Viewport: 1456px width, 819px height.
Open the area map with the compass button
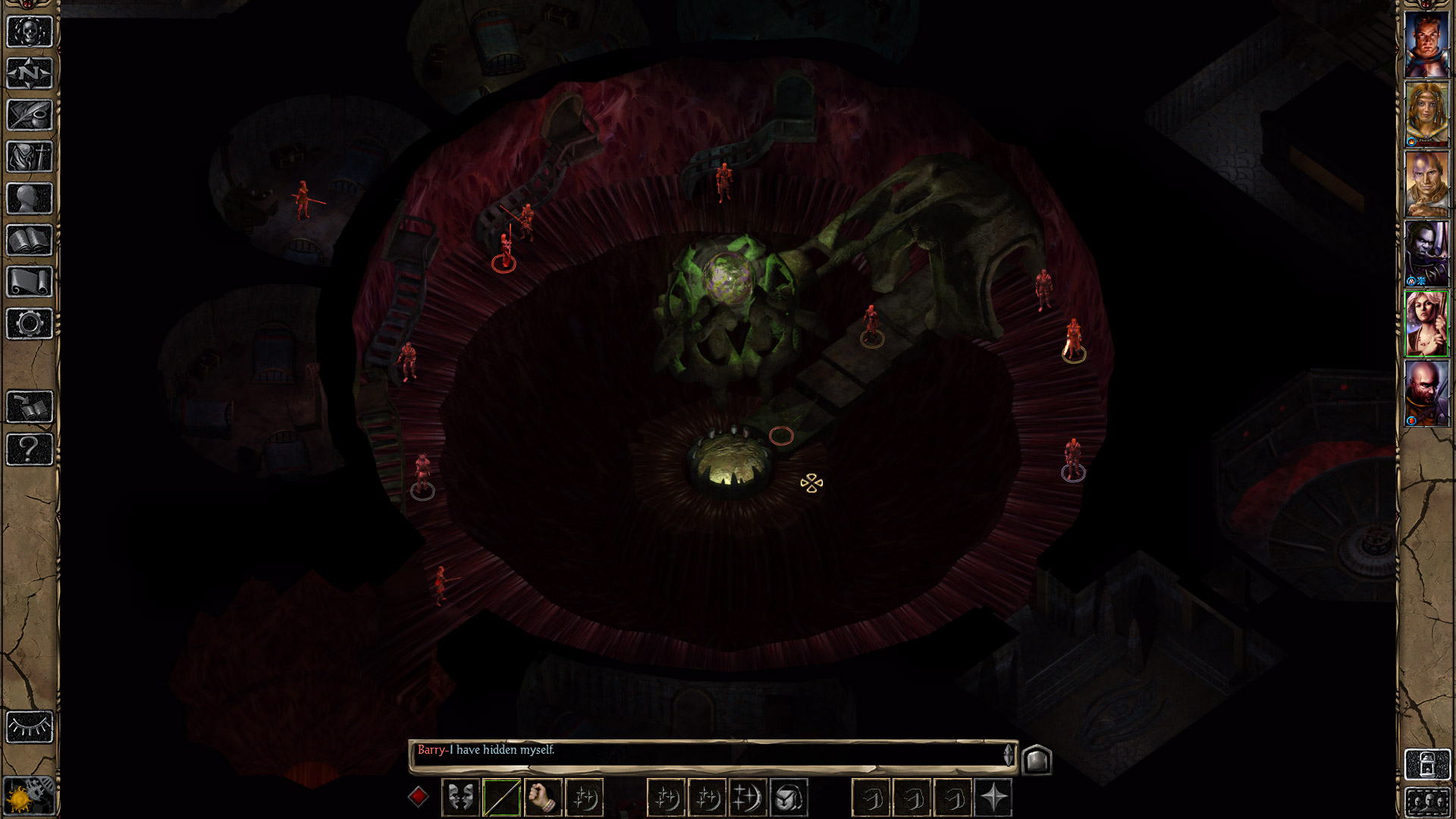30,74
